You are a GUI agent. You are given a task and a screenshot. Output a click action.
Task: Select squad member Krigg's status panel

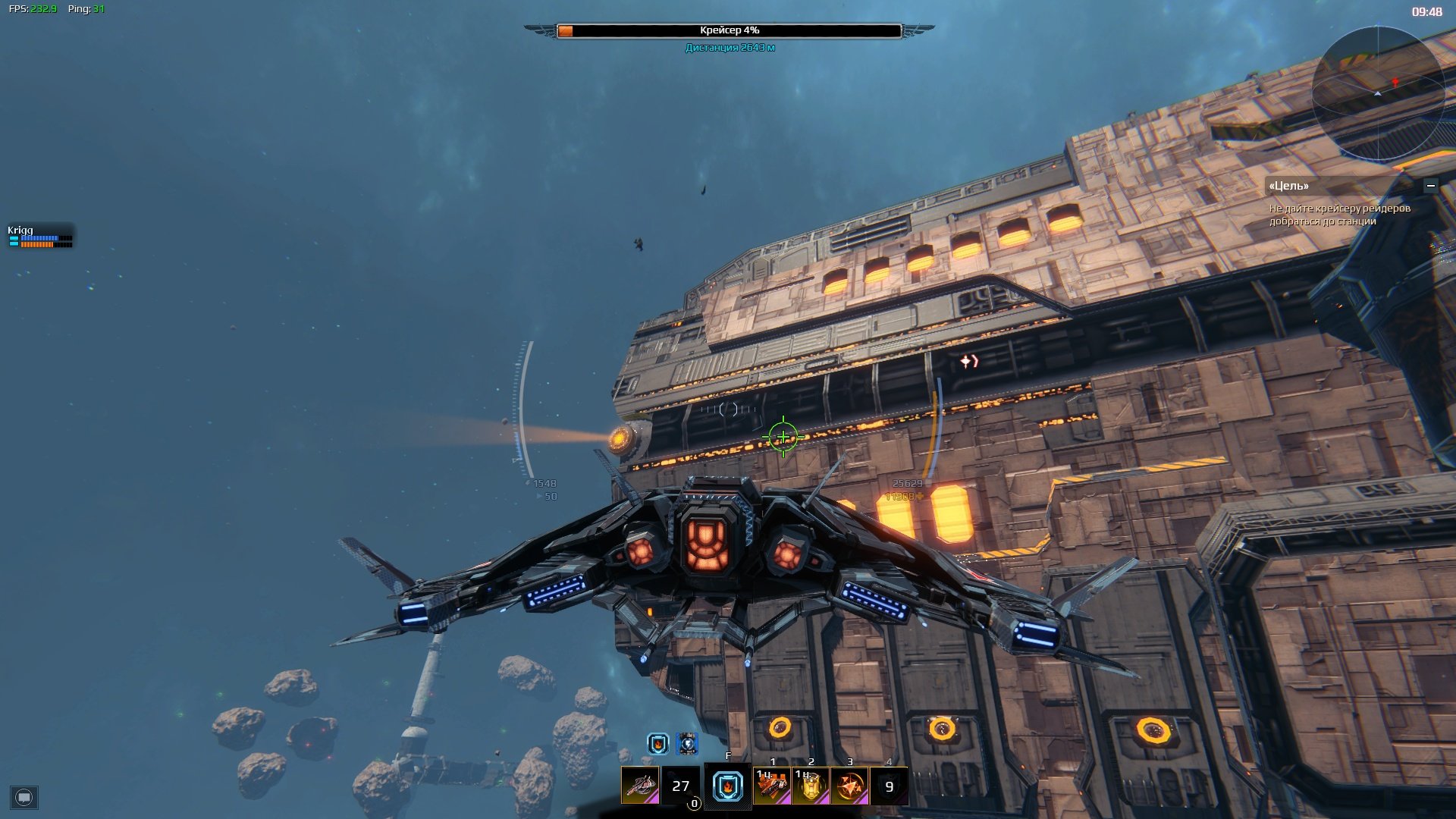click(40, 237)
